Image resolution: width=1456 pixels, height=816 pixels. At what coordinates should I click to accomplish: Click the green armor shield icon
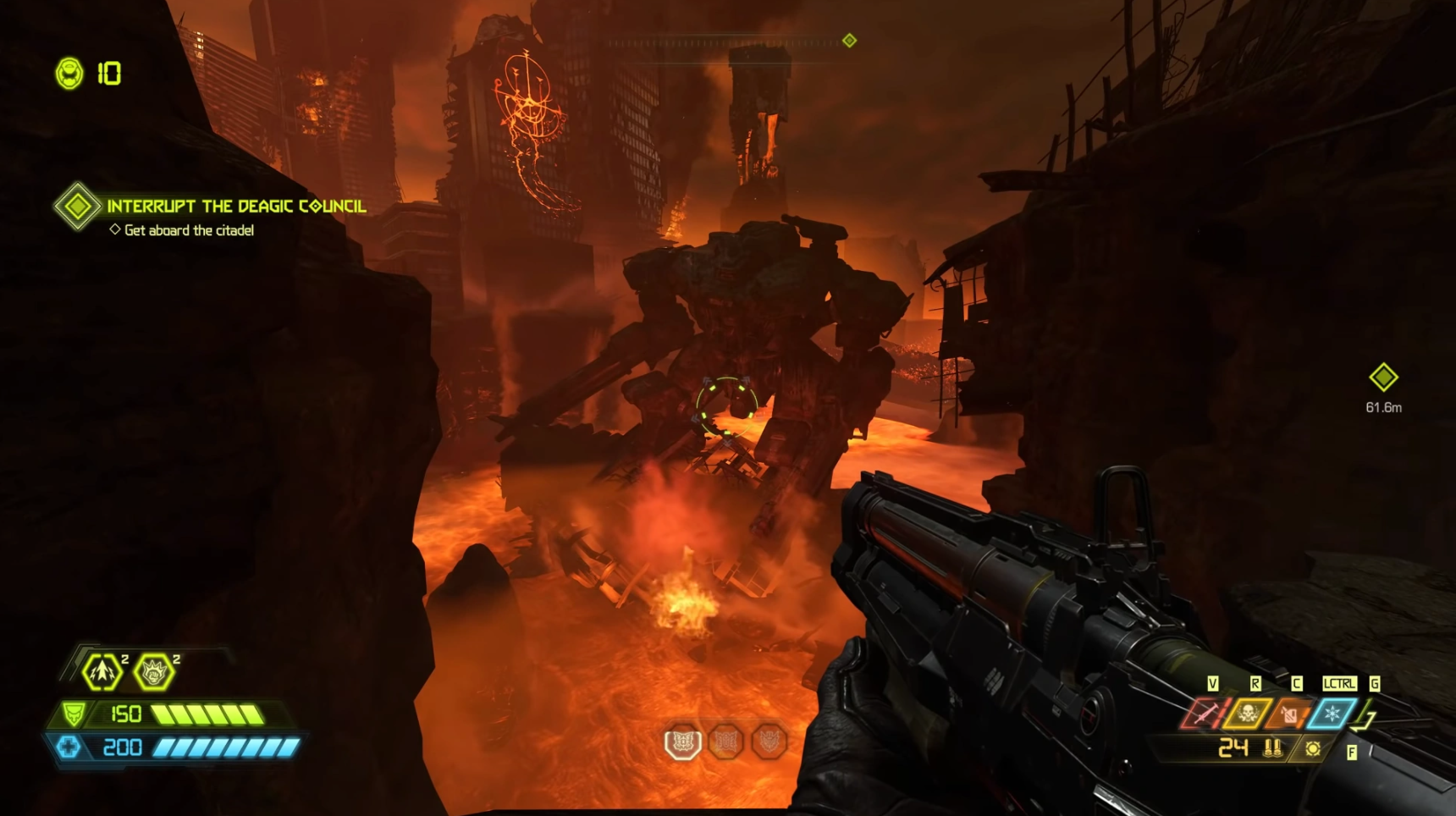click(74, 714)
